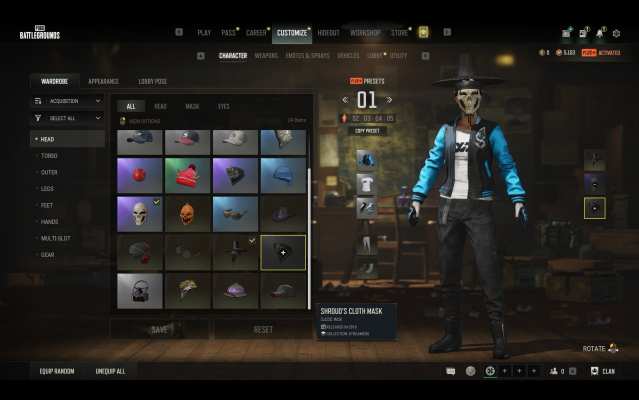Open the Play menu
The width and height of the screenshot is (639, 400).
[x=204, y=33]
